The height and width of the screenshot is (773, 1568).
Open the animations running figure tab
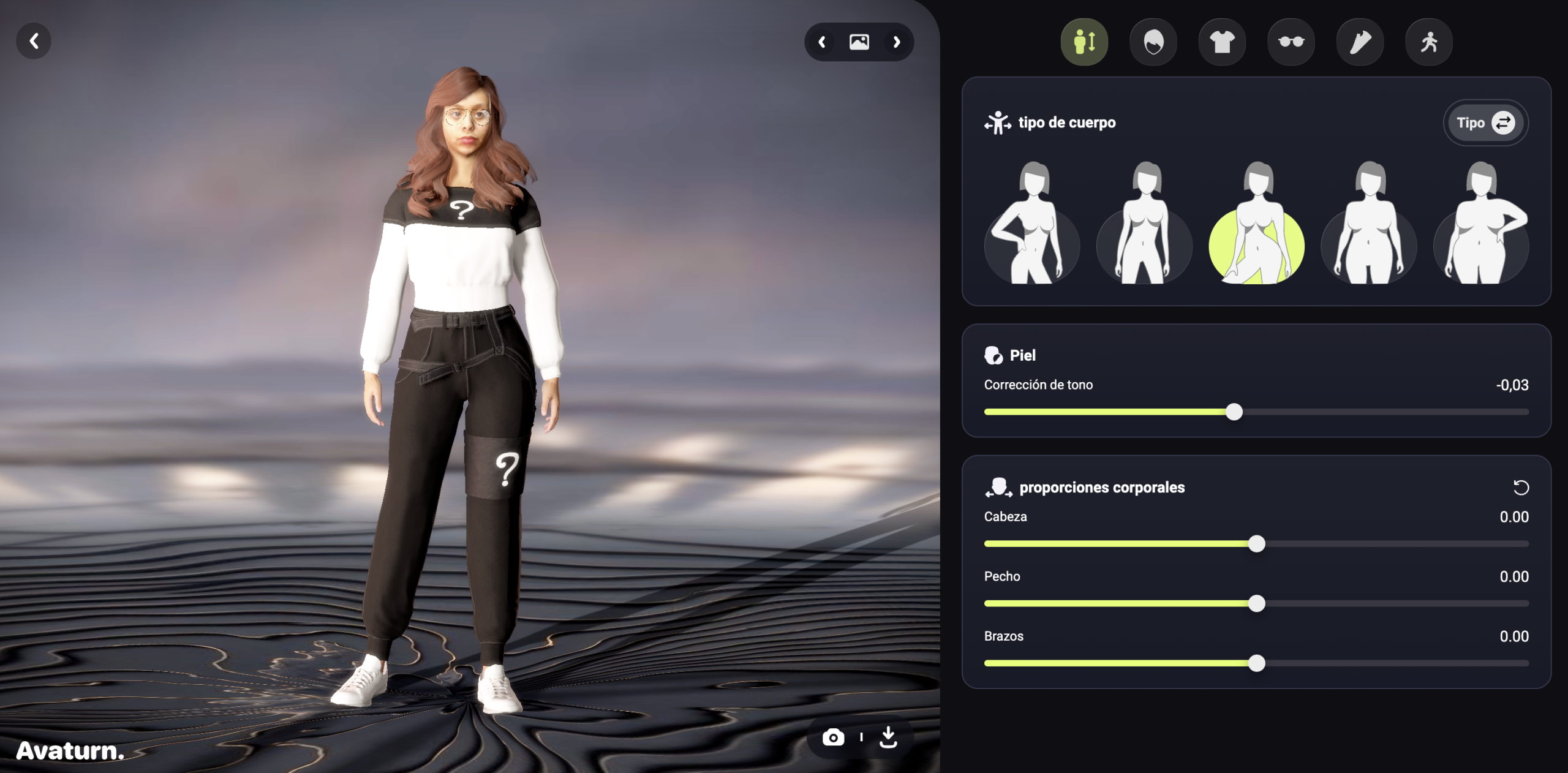click(x=1429, y=42)
